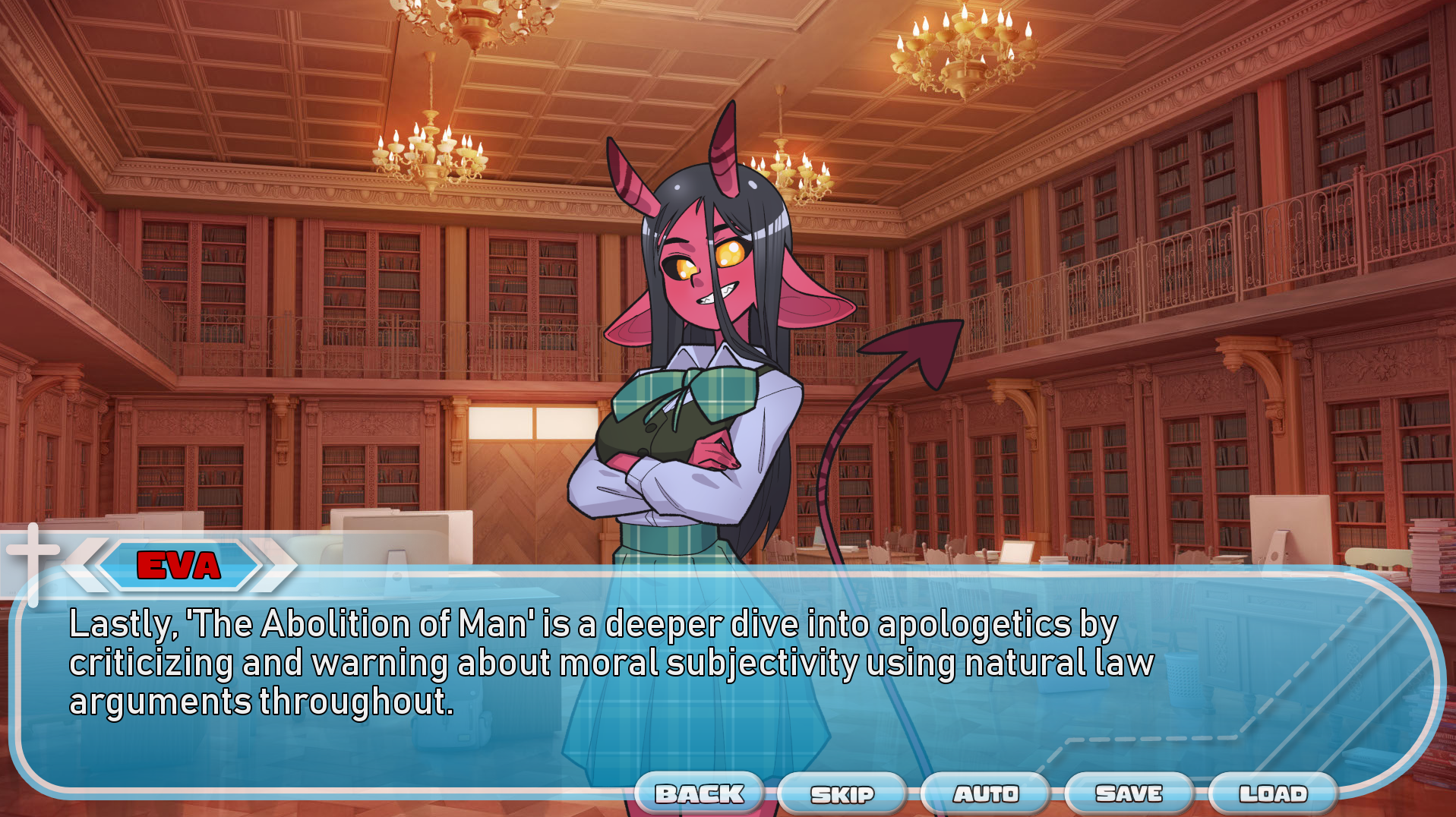The height and width of the screenshot is (817, 1456).
Task: Open the Save game screen
Action: 1129,793
